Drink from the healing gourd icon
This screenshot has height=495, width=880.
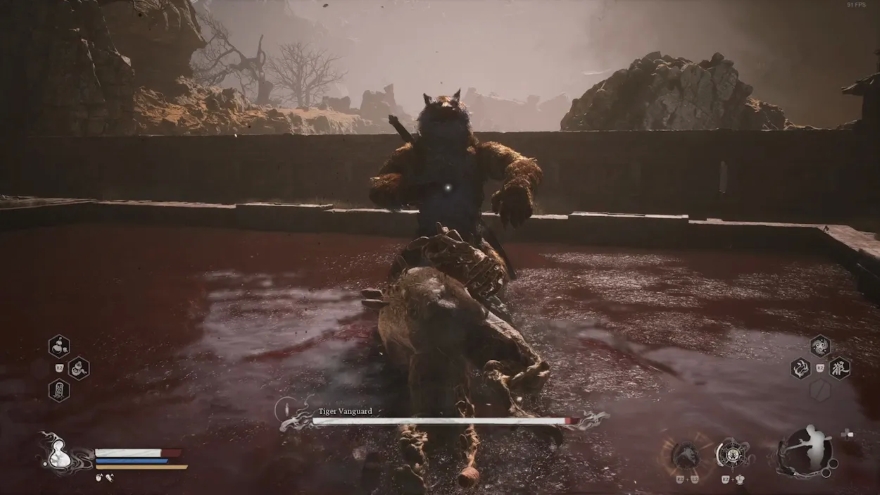[x=56, y=454]
